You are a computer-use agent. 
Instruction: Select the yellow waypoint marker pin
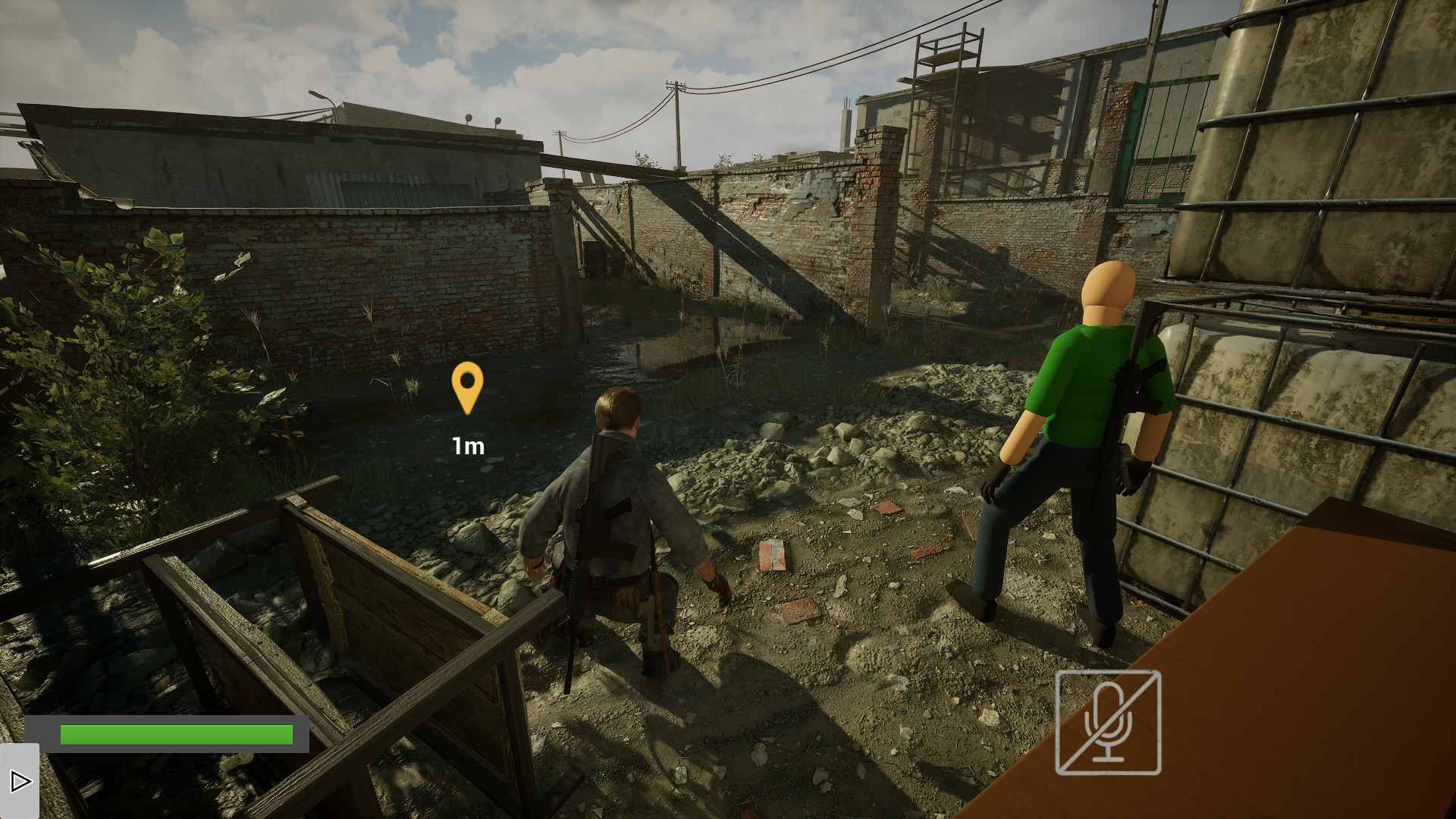click(467, 387)
